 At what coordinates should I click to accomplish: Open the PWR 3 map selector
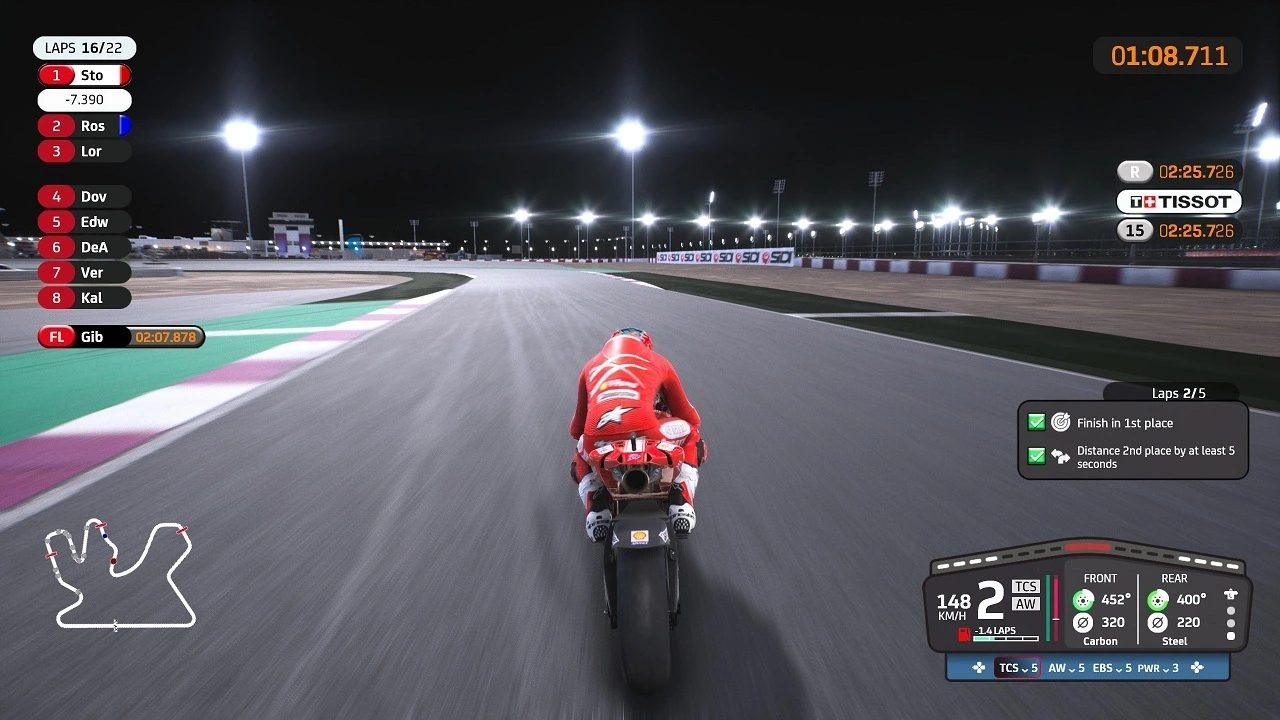pos(1155,668)
